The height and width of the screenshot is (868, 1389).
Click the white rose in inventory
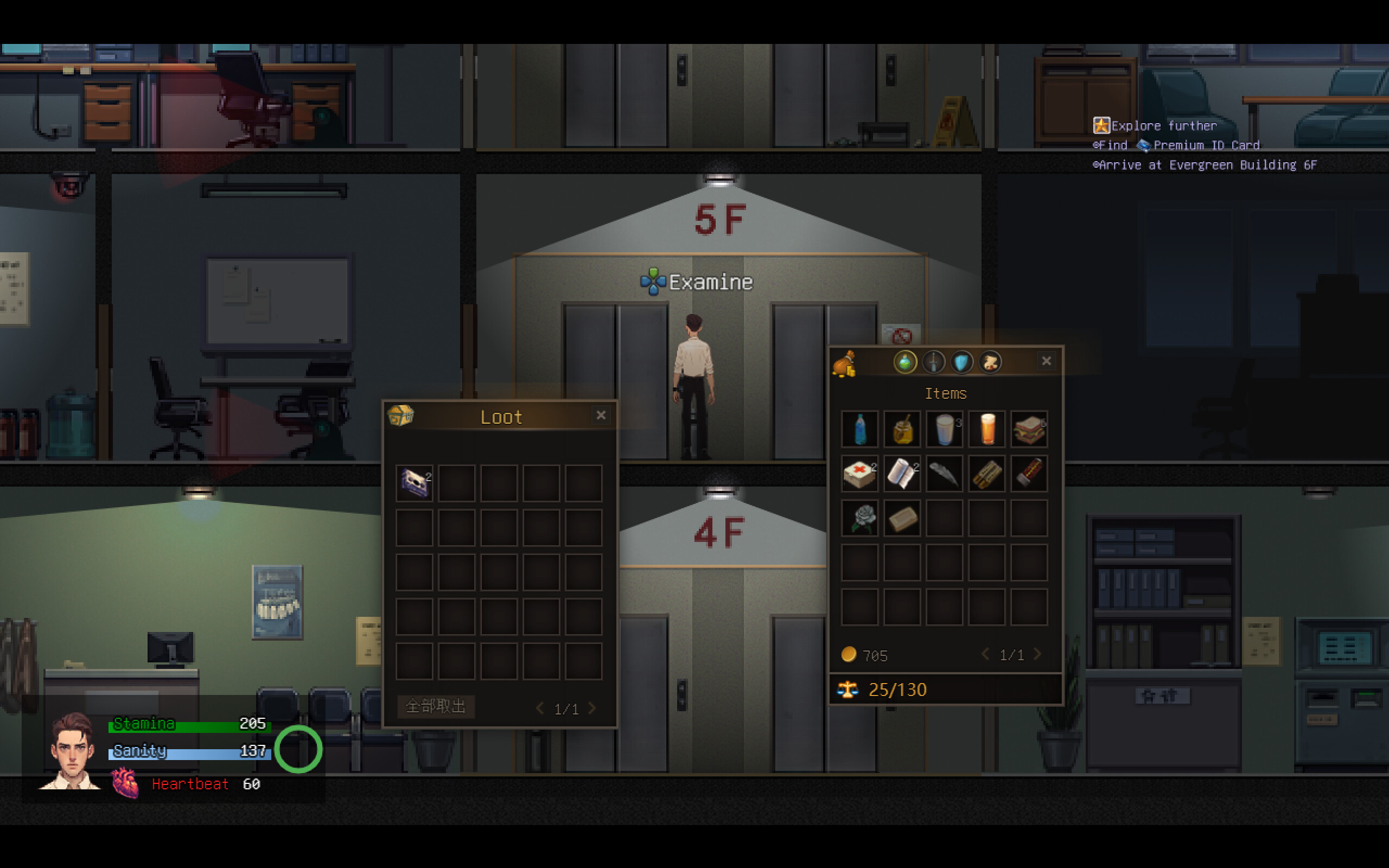click(x=859, y=517)
